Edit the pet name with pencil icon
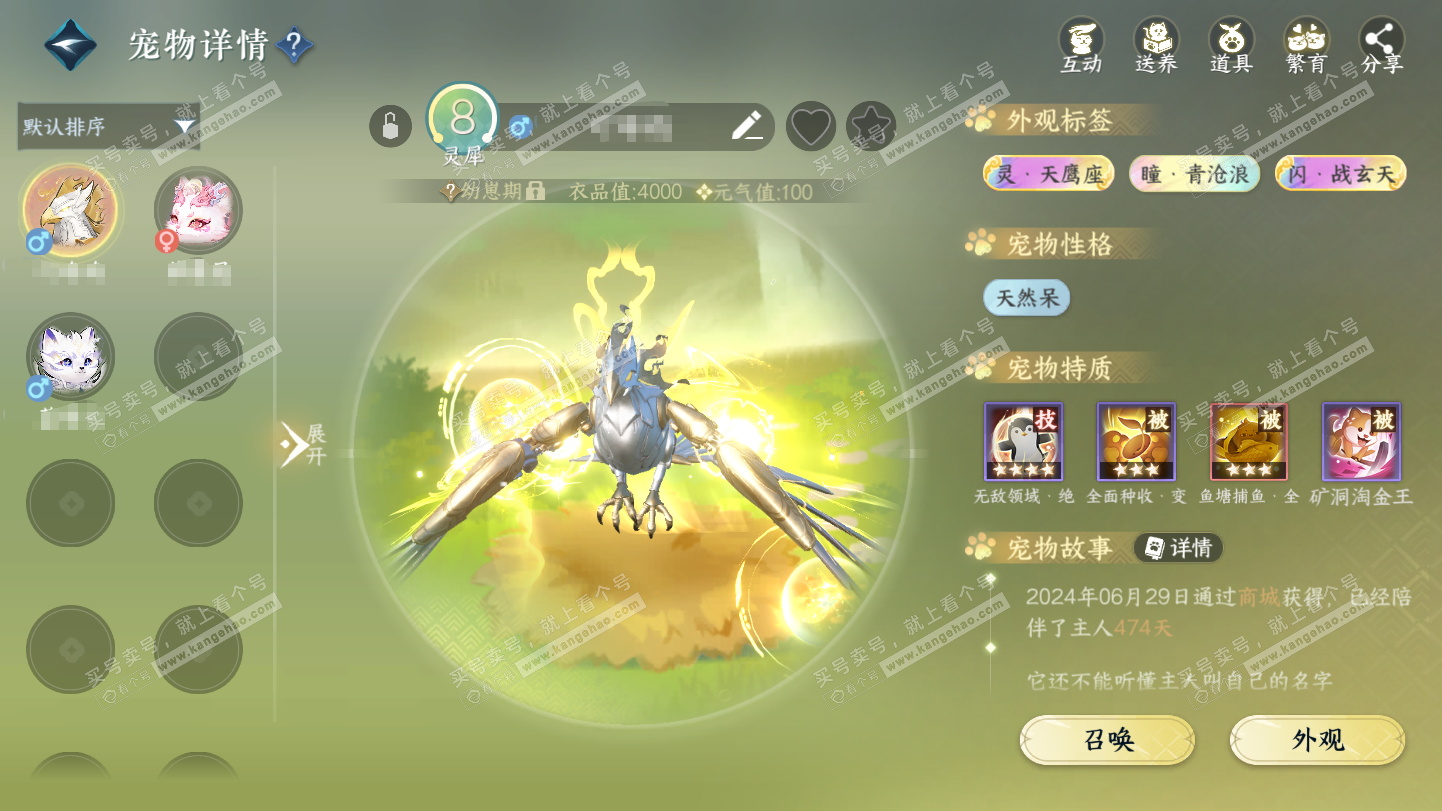Image resolution: width=1442 pixels, height=811 pixels. (x=746, y=126)
